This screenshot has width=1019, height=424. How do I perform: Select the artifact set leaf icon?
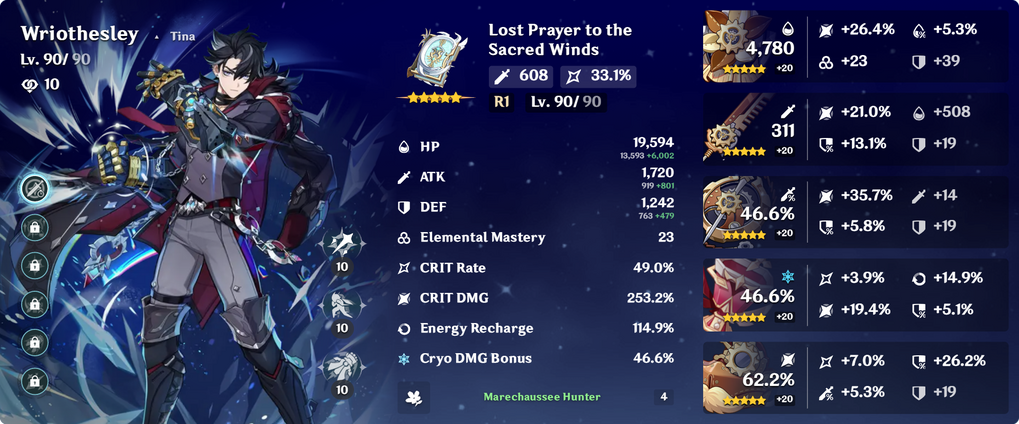click(410, 397)
